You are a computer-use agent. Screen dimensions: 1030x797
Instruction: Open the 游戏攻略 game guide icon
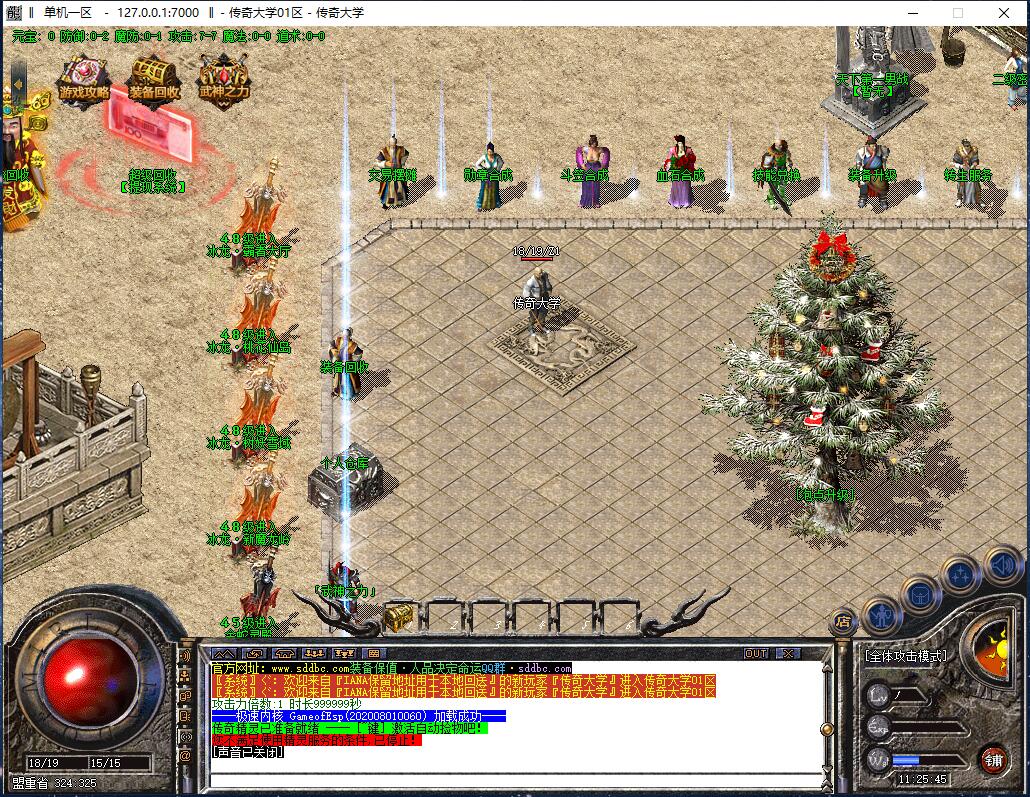(x=84, y=79)
